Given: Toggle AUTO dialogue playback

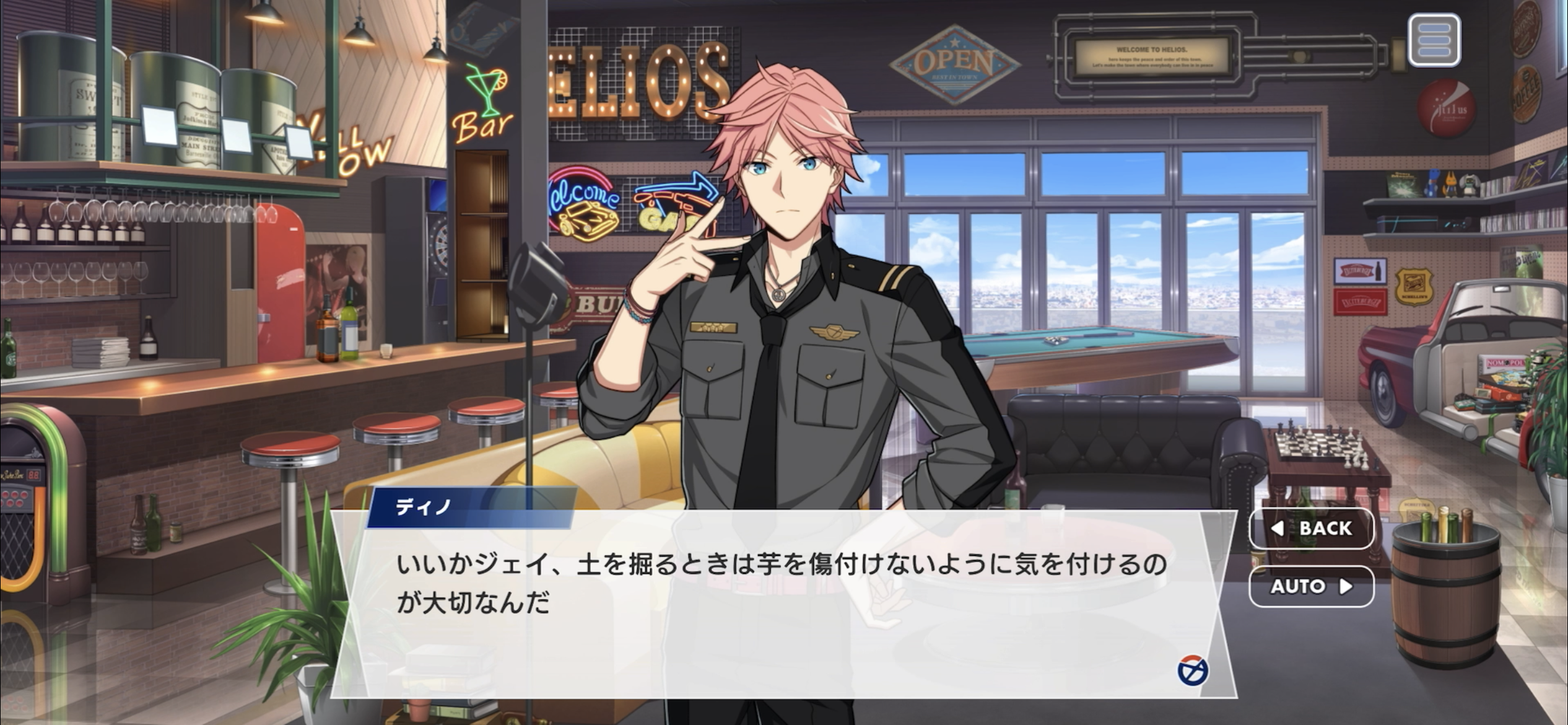Looking at the screenshot, I should pyautogui.click(x=1311, y=586).
